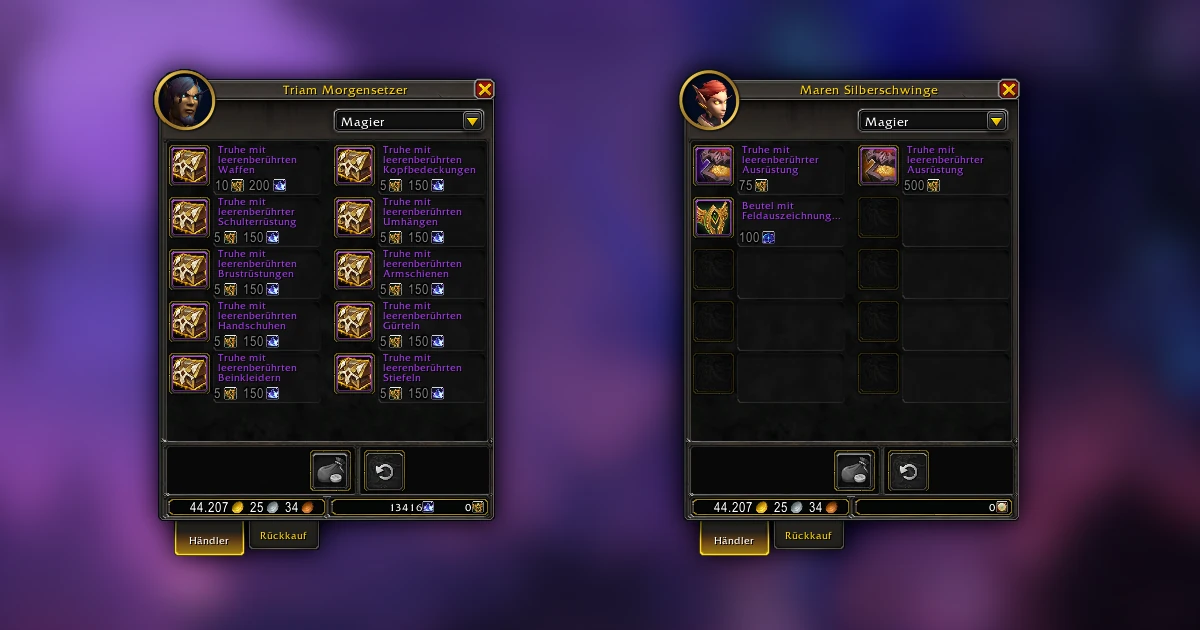1200x630 pixels.
Task: Pick the Handschuhen chest item
Action: [x=189, y=322]
